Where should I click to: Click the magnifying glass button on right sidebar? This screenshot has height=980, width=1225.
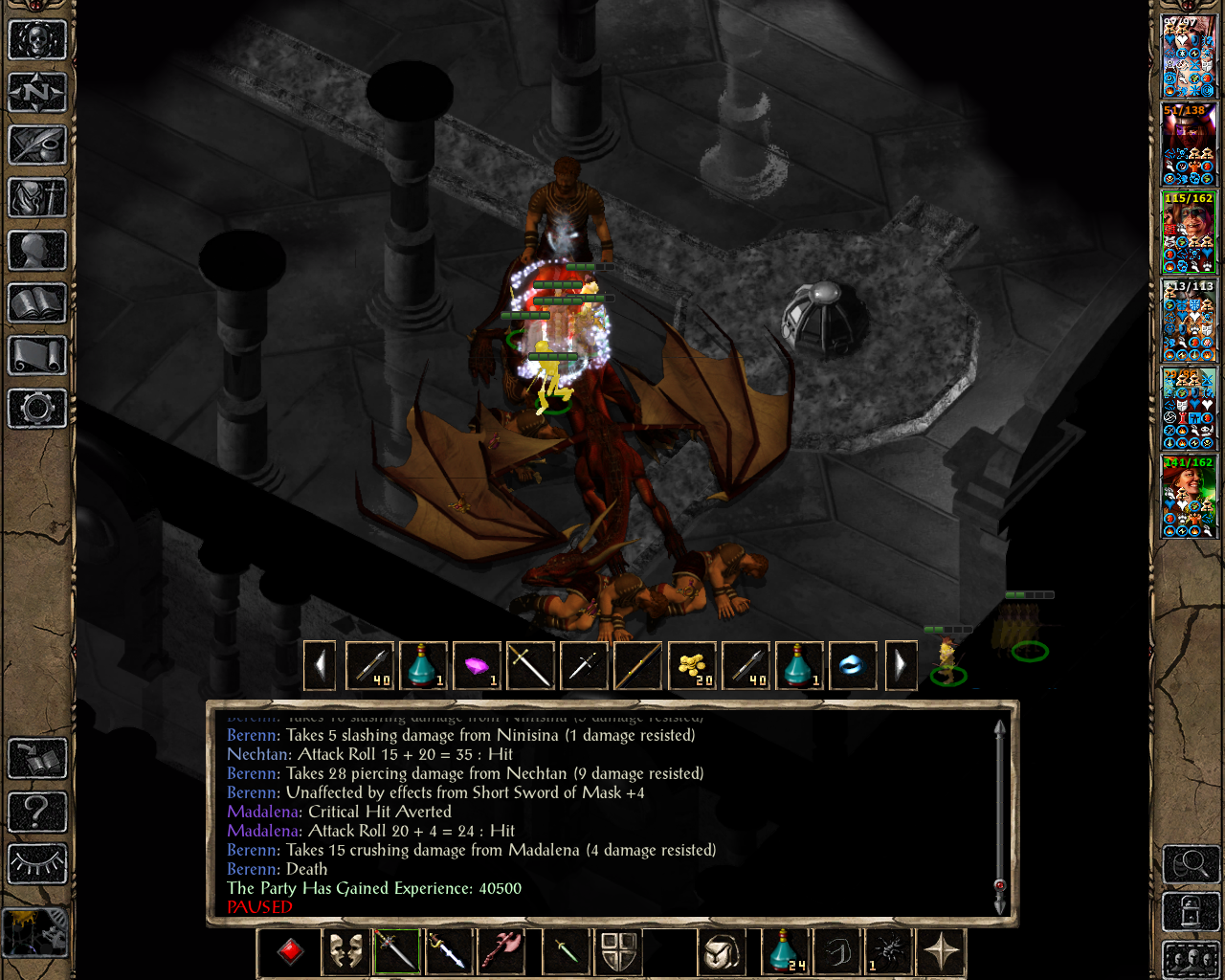(1191, 865)
